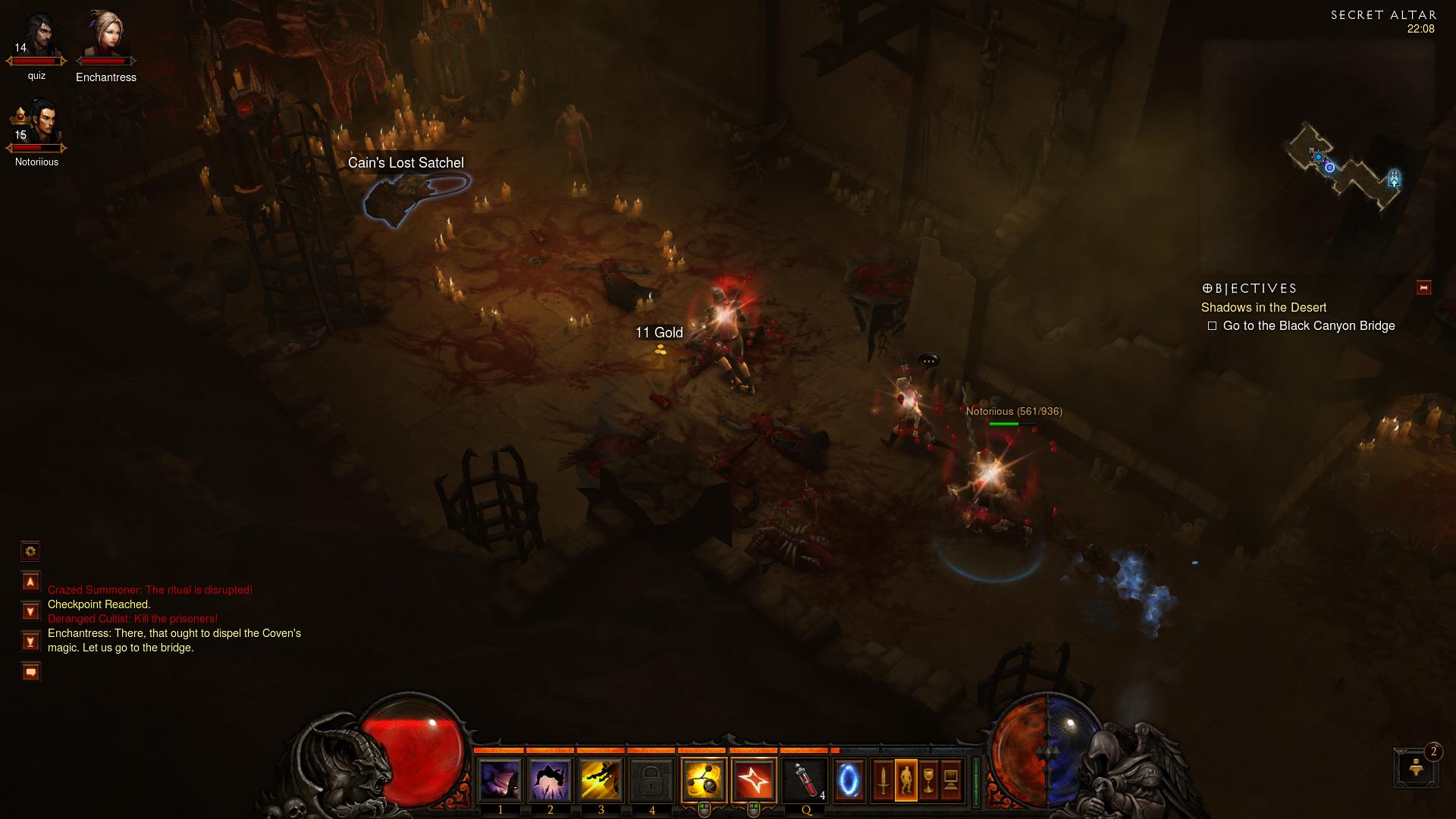Use the yellow Bolas primary skill

[x=703, y=780]
